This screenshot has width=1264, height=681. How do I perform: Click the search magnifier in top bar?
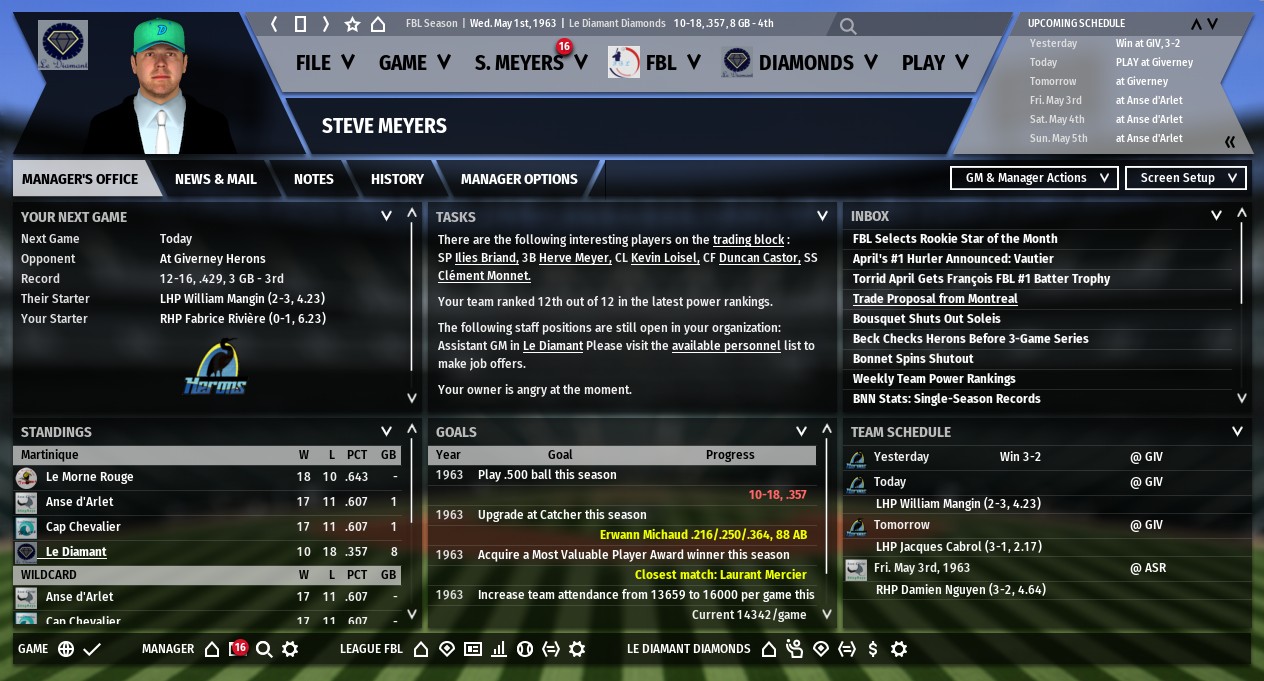(848, 26)
